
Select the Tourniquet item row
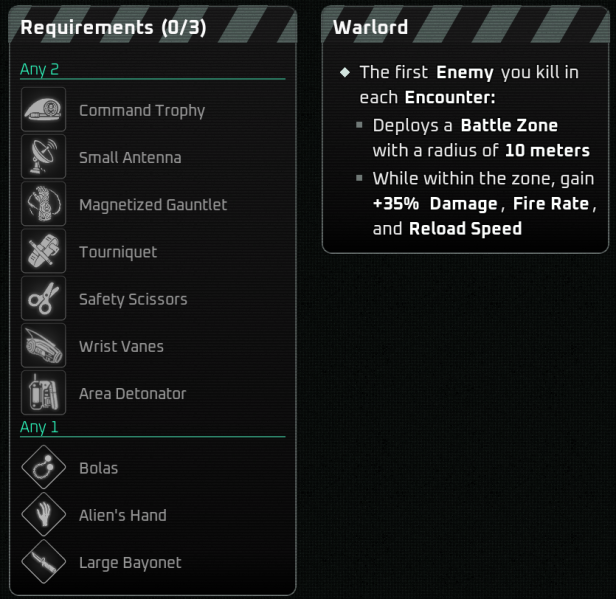click(x=118, y=252)
